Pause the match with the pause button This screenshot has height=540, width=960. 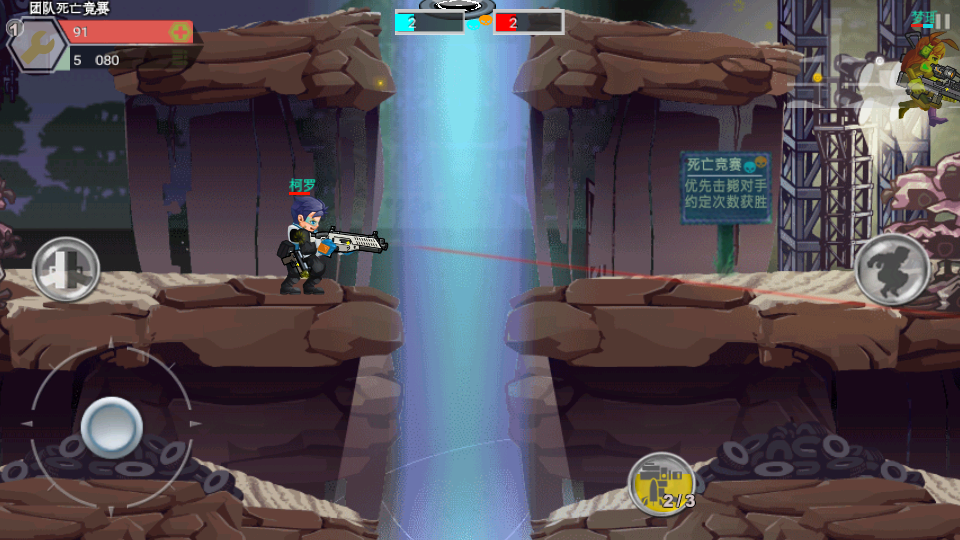[942, 21]
